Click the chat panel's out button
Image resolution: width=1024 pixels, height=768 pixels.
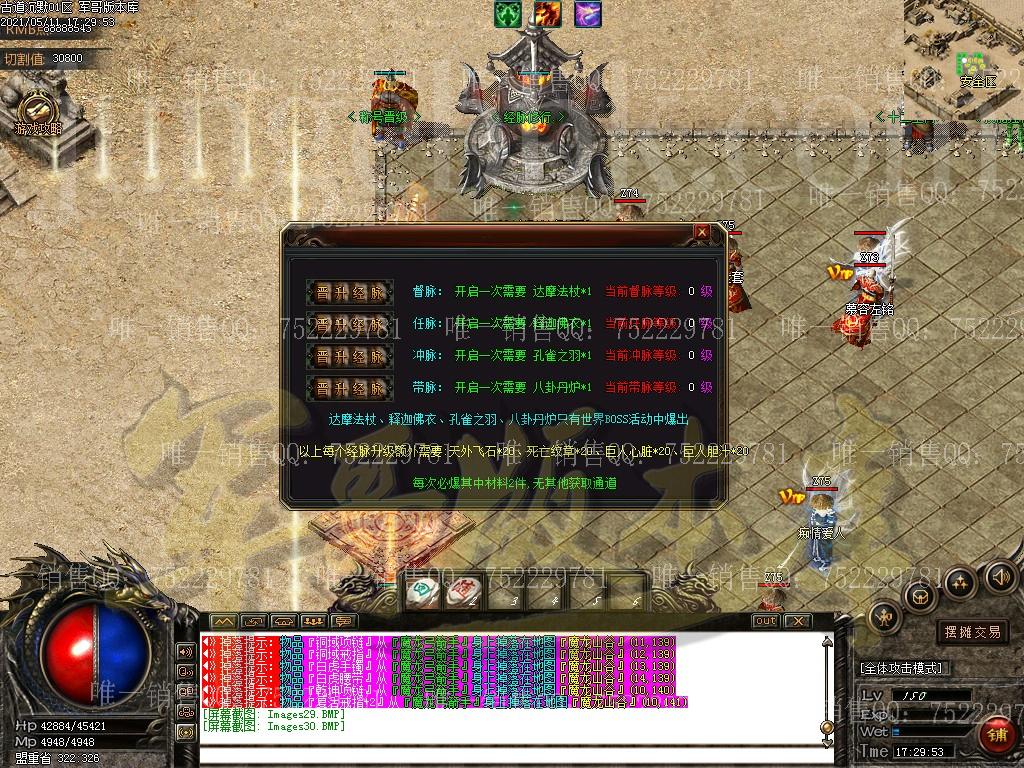click(x=765, y=621)
